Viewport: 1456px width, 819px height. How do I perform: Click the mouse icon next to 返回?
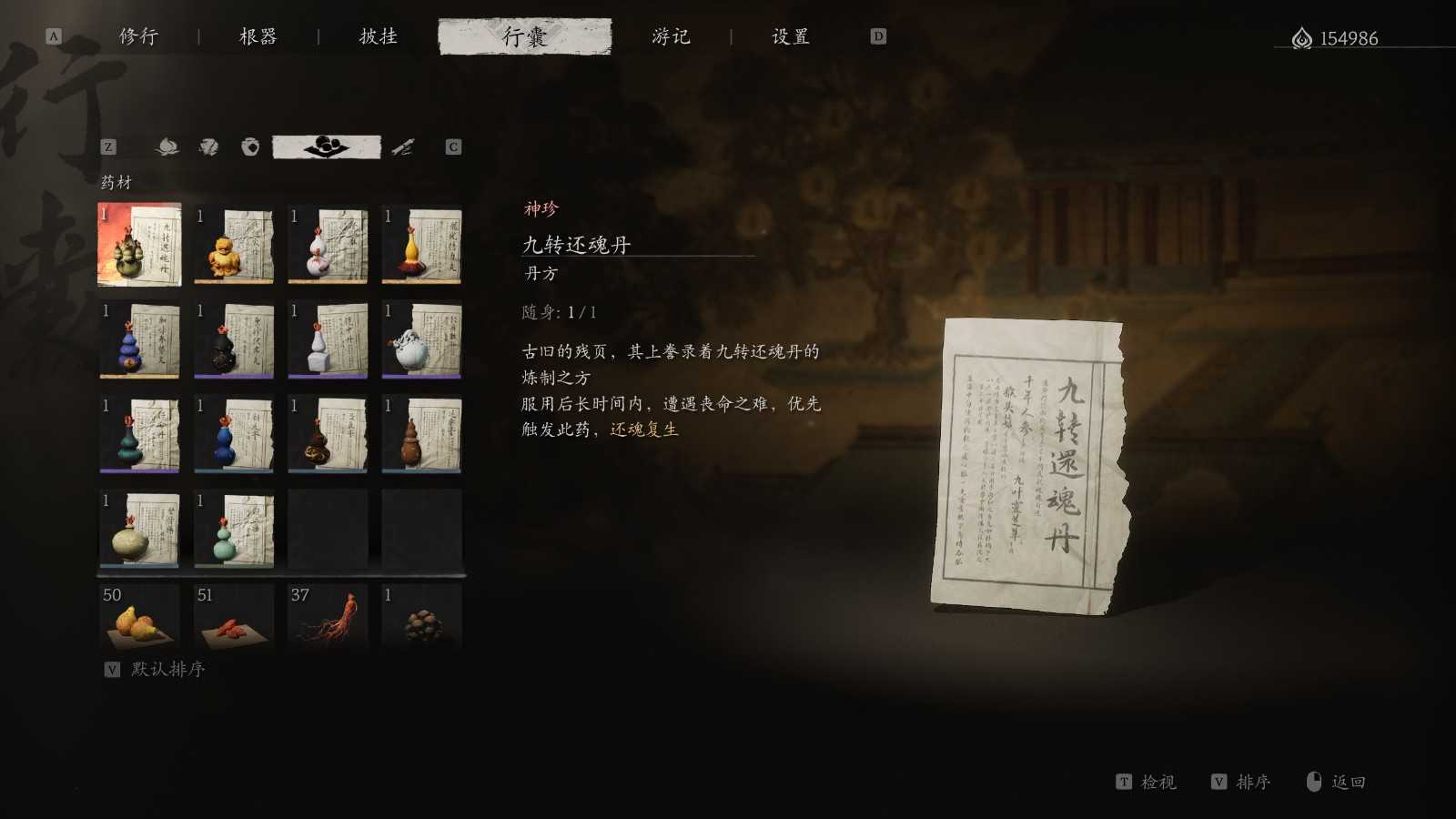(x=1313, y=782)
